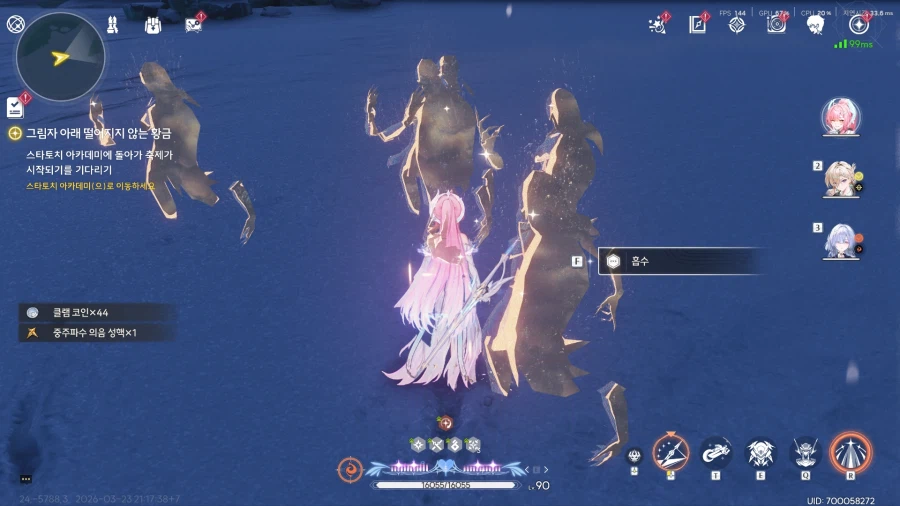This screenshot has height=506, width=900.
Task: Activate the winged resonance skill icon
Action: point(760,453)
